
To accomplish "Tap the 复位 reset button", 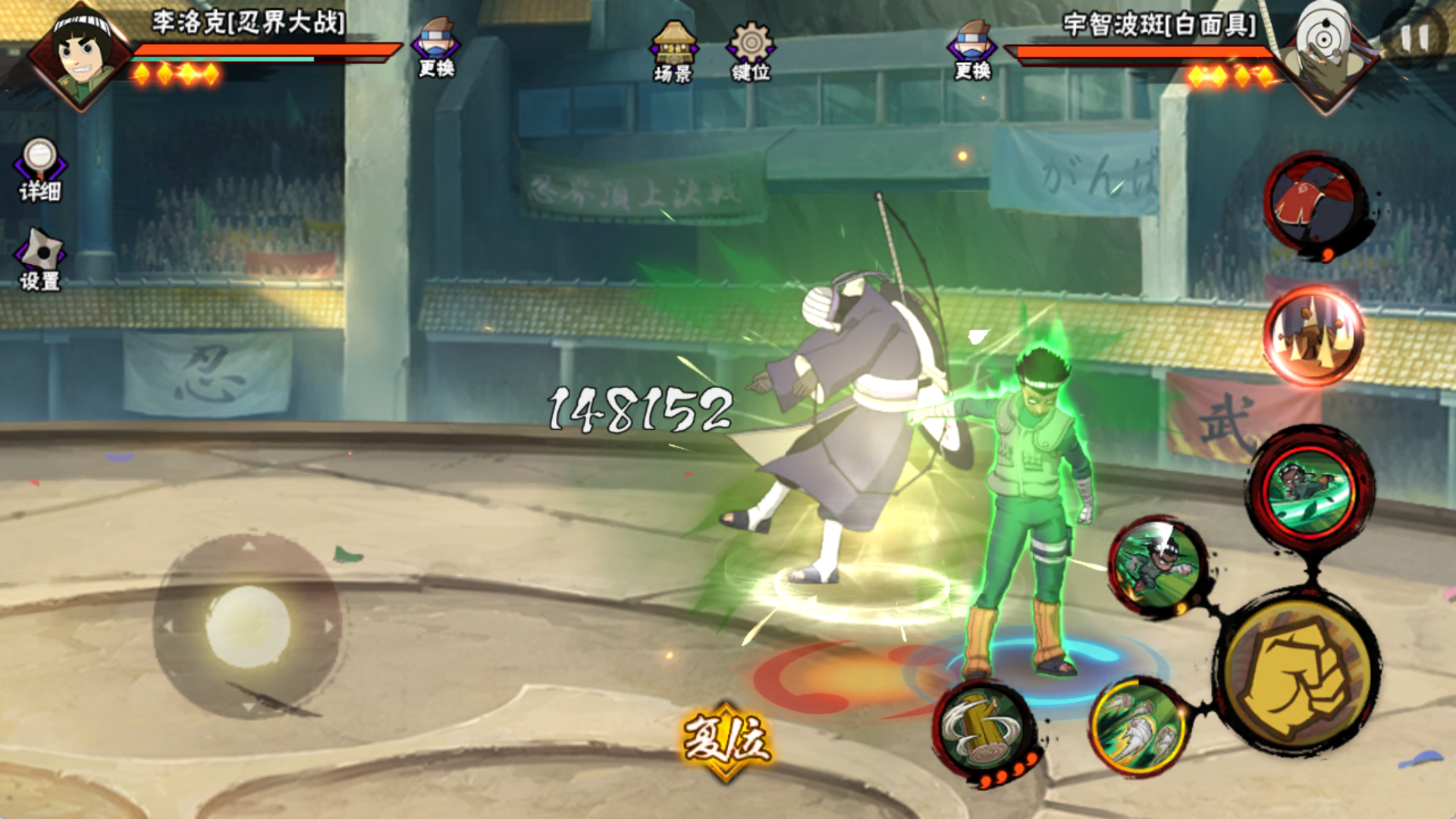I will 726,740.
